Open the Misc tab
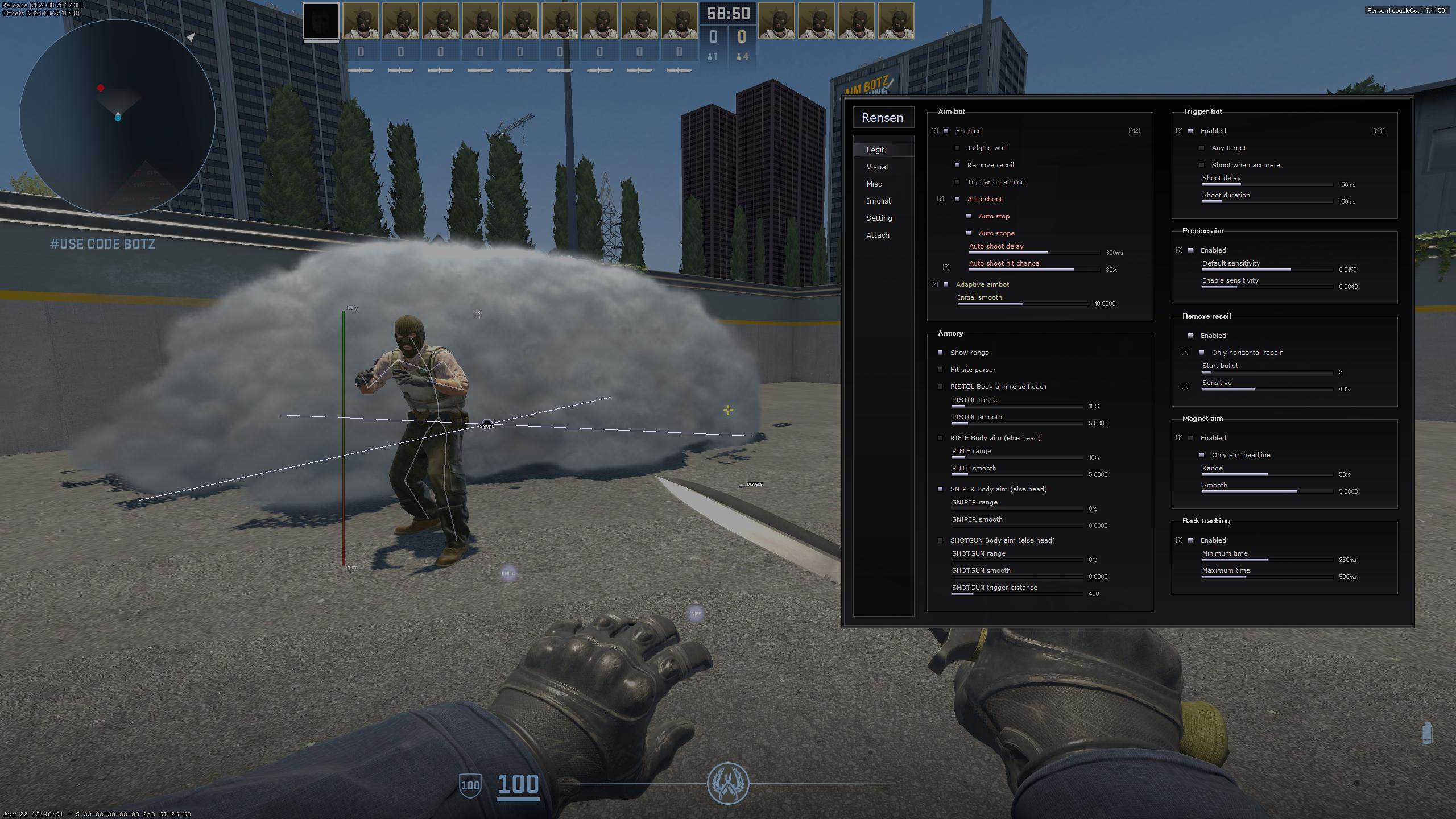This screenshot has width=1456, height=819. [874, 184]
